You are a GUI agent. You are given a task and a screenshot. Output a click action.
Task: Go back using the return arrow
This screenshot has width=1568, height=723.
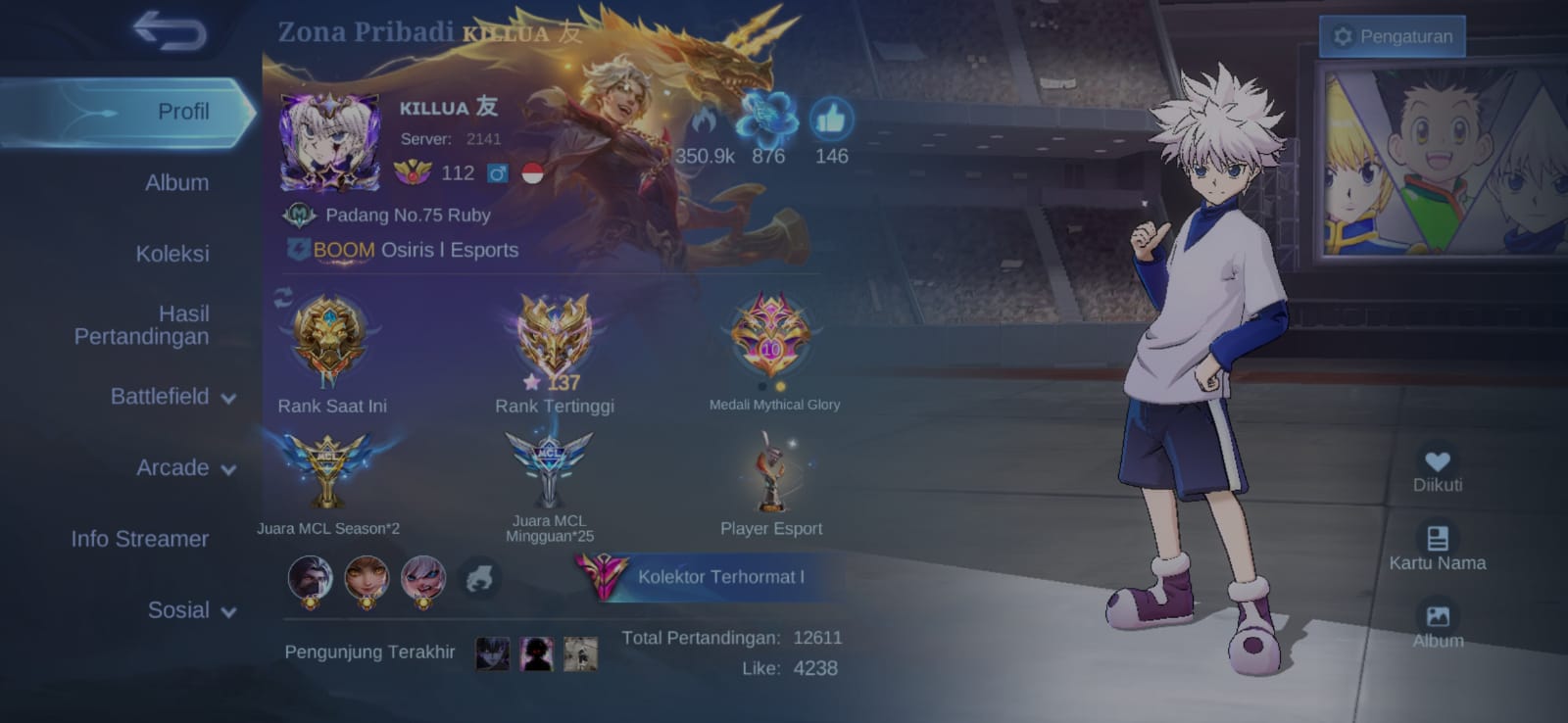click(x=171, y=30)
